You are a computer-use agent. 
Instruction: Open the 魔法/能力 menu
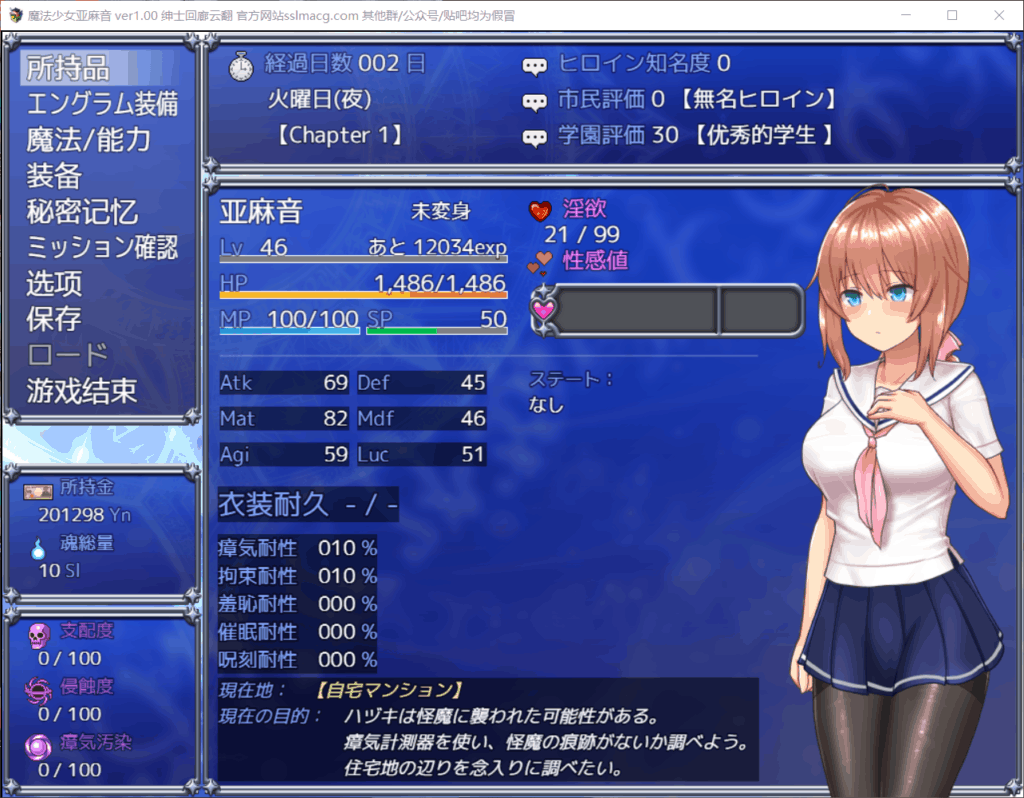88,140
